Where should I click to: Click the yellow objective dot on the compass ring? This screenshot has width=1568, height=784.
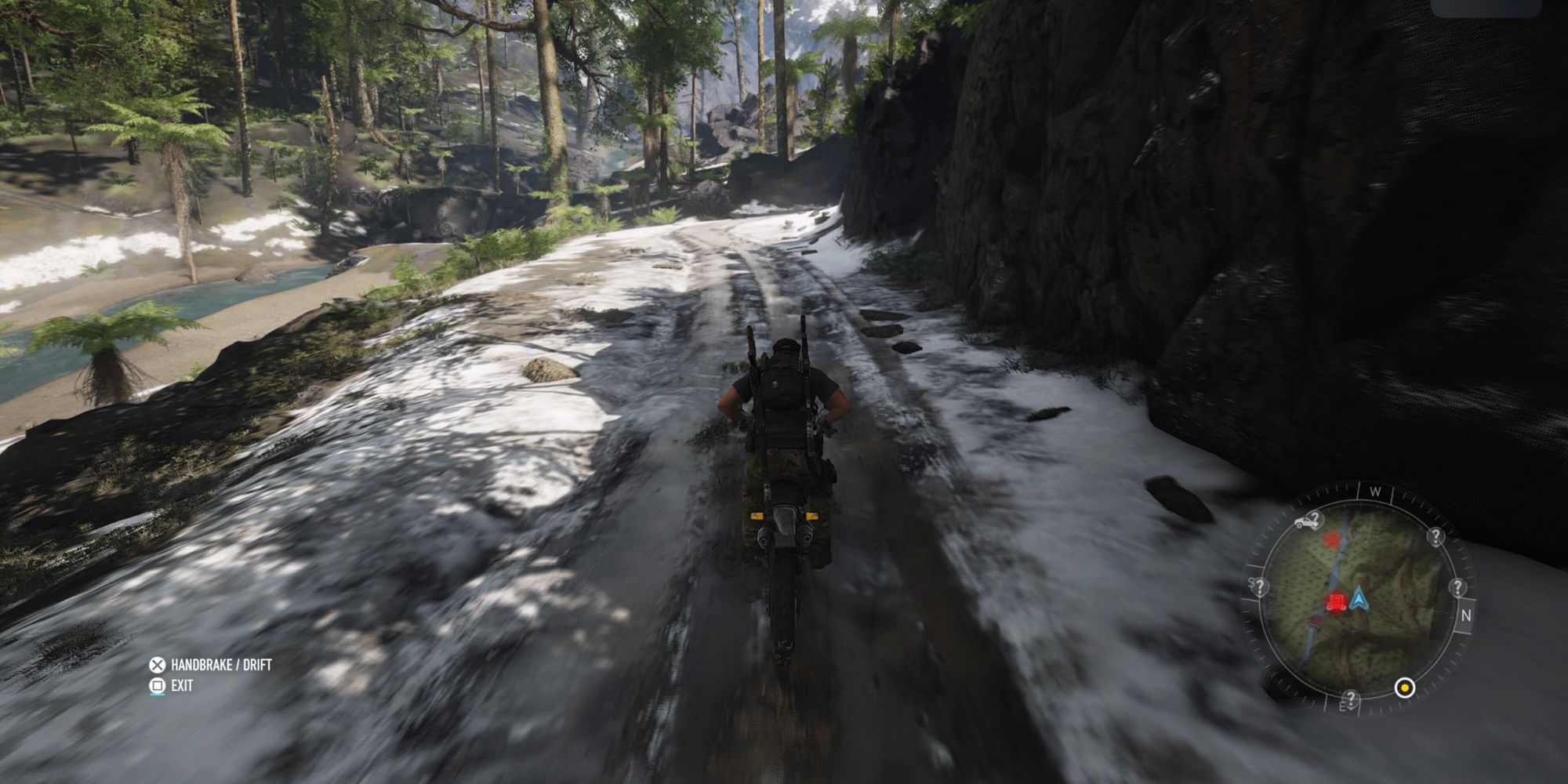1405,687
